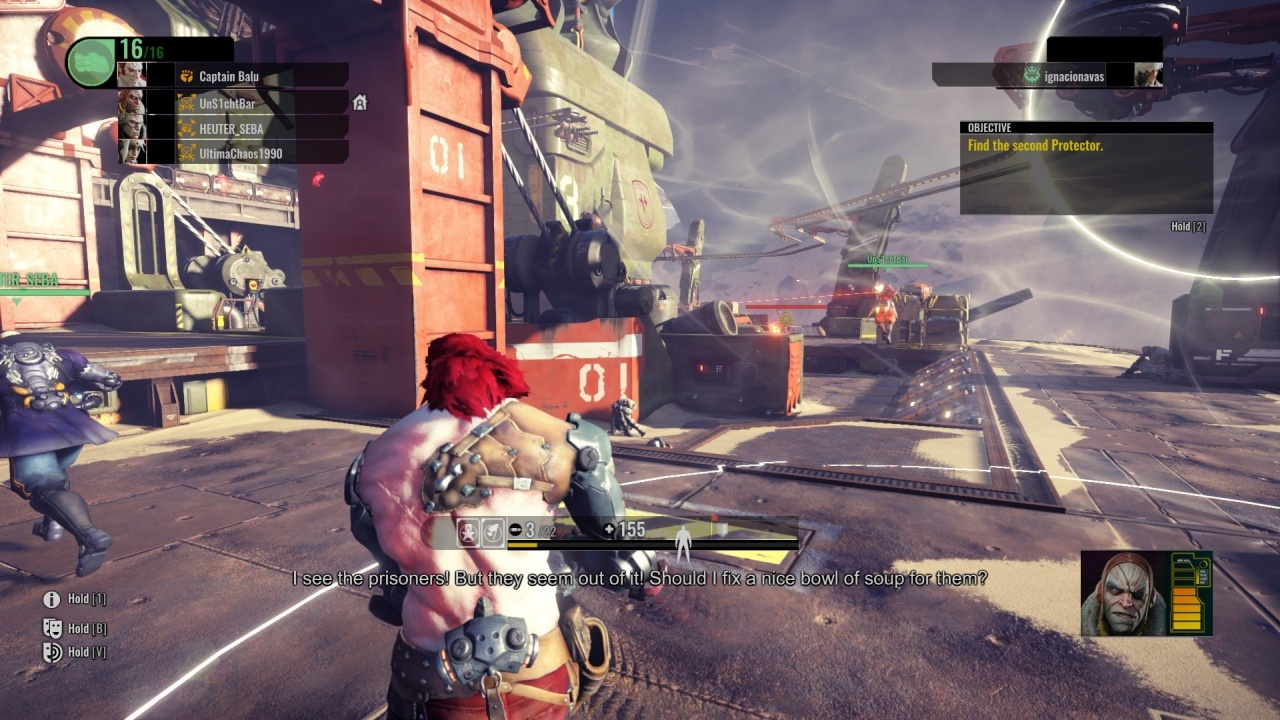Select the opposing player ignacionavas
1280x720 pixels.
[1048, 75]
